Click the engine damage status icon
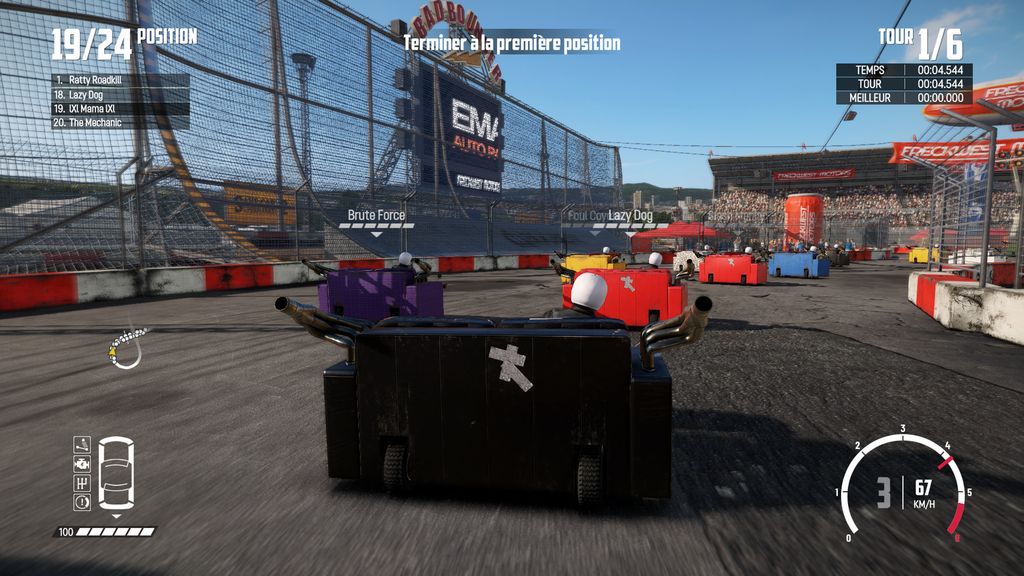 click(82, 464)
